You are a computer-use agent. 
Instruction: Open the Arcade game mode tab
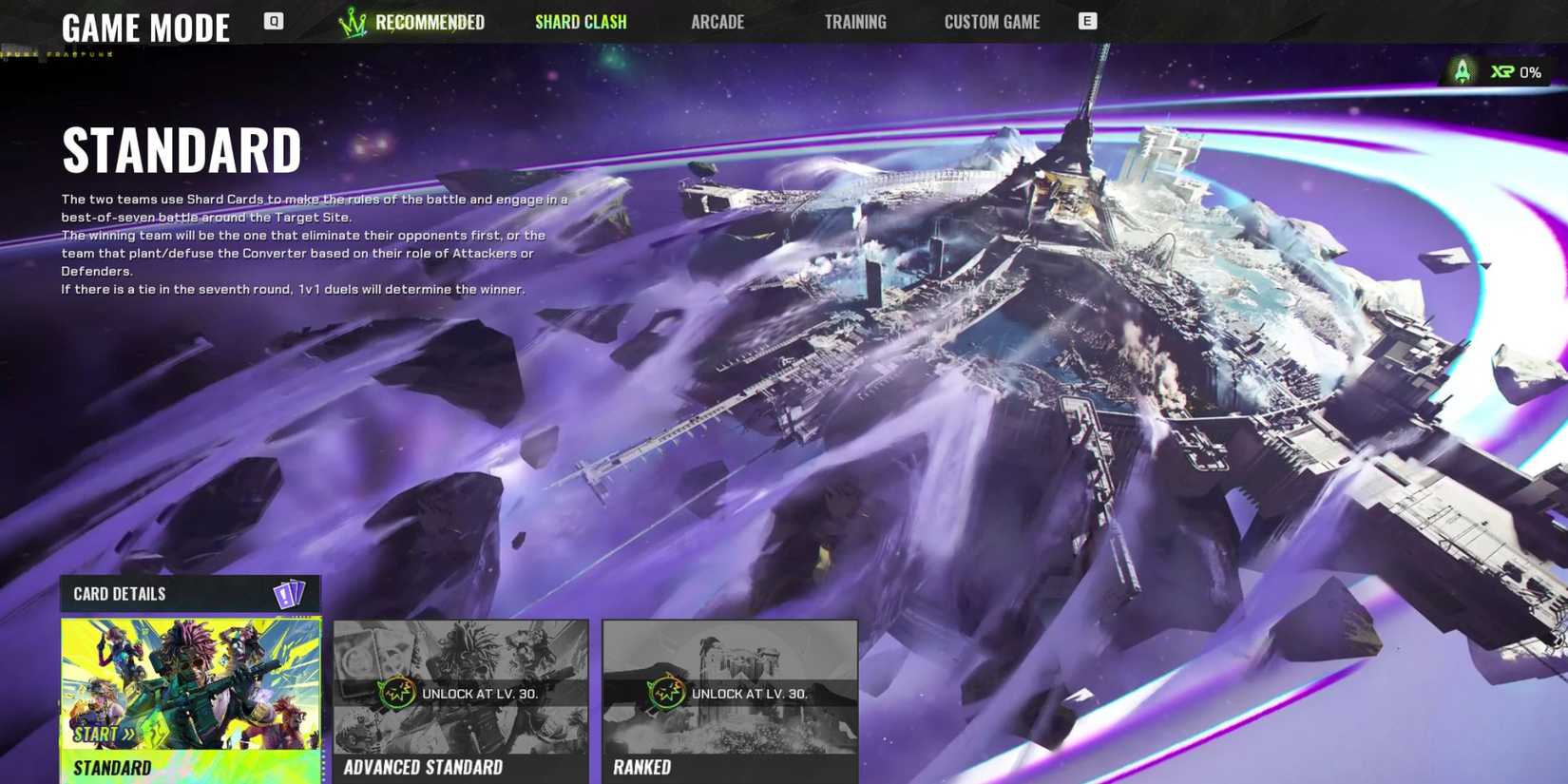pos(717,21)
